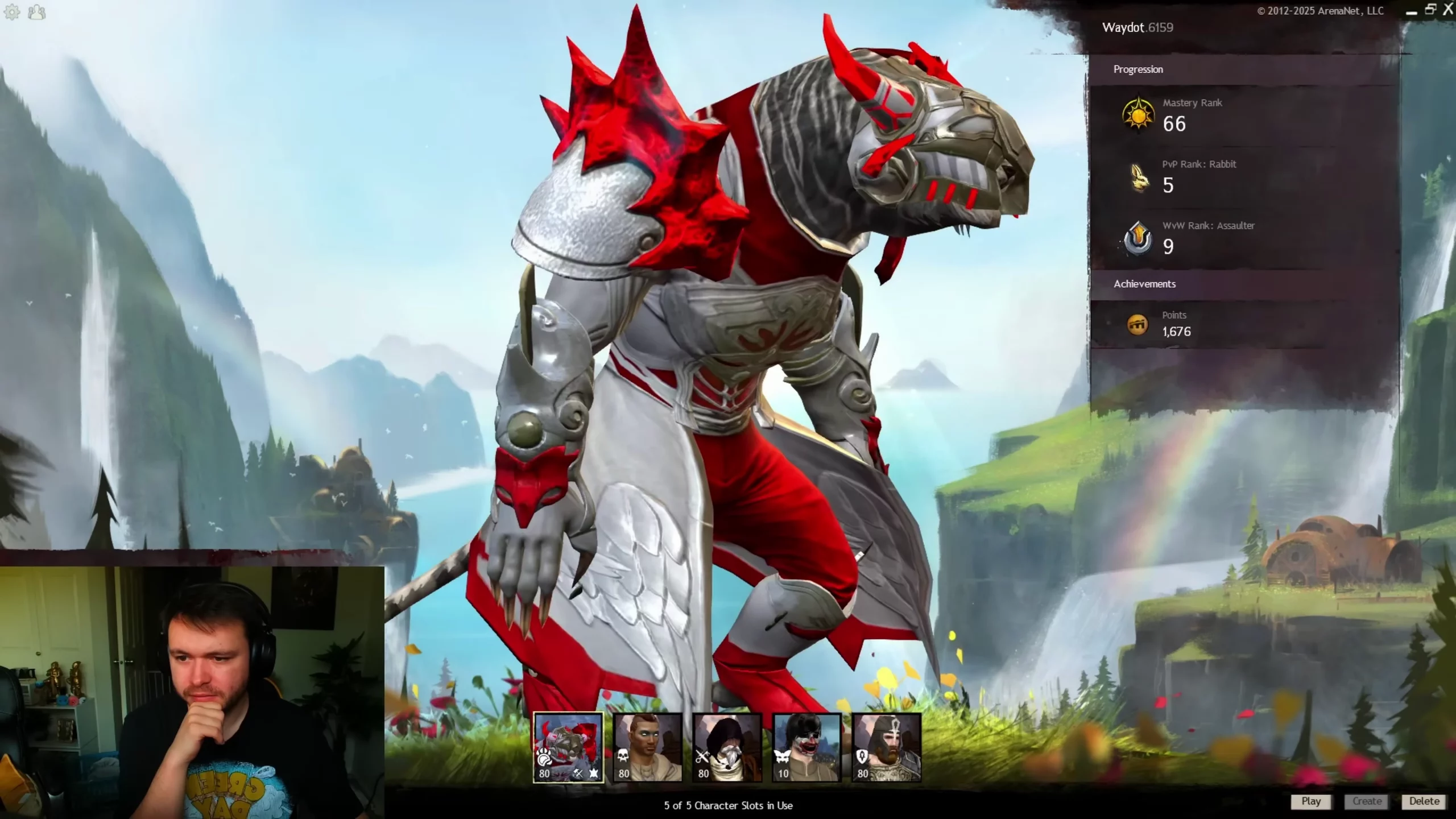Viewport: 1456px width, 819px height.
Task: Open options with the gear icon
Action: [x=12, y=12]
